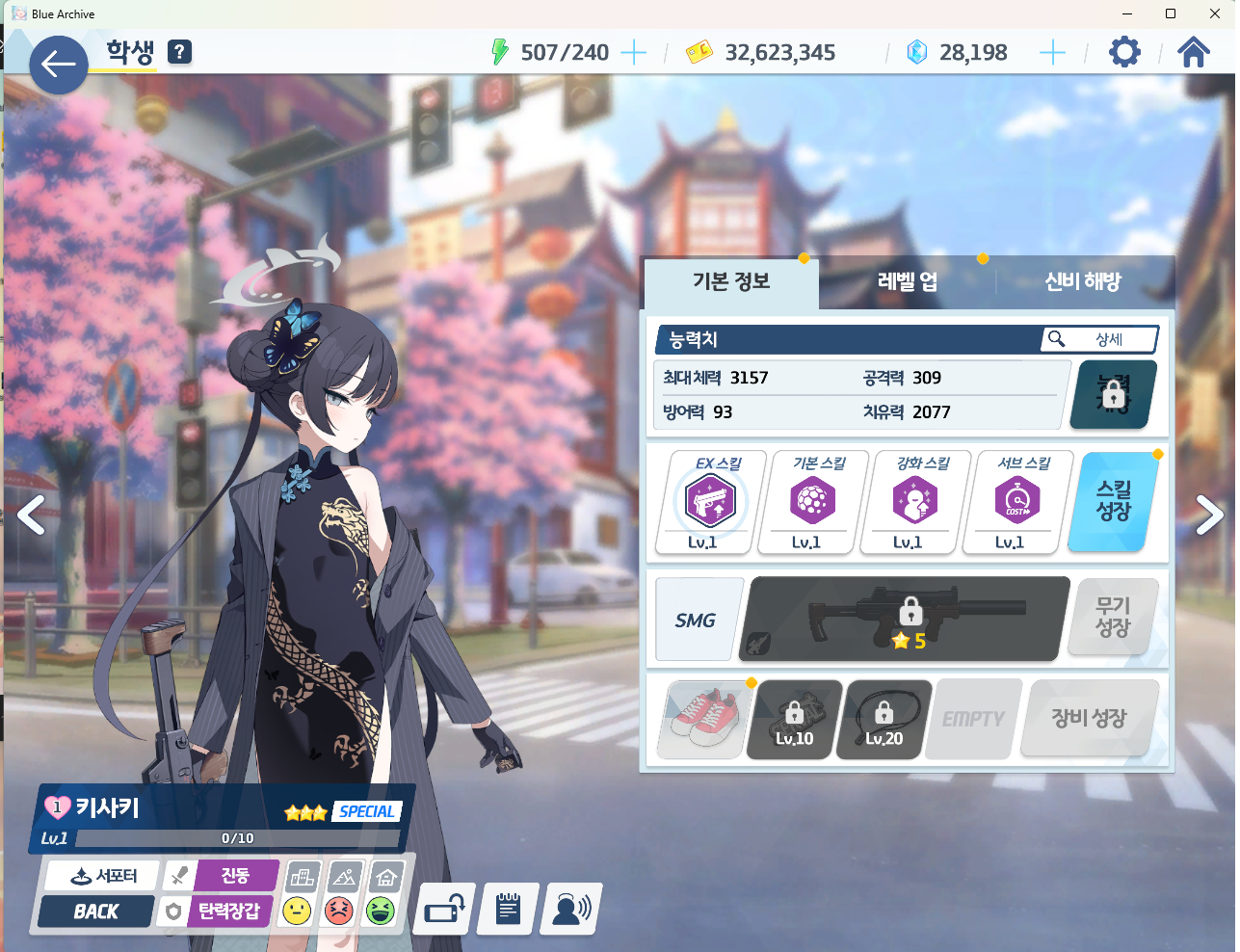Open the 스킬 성장 skill growth button
1240x952 pixels.
(x=1114, y=501)
